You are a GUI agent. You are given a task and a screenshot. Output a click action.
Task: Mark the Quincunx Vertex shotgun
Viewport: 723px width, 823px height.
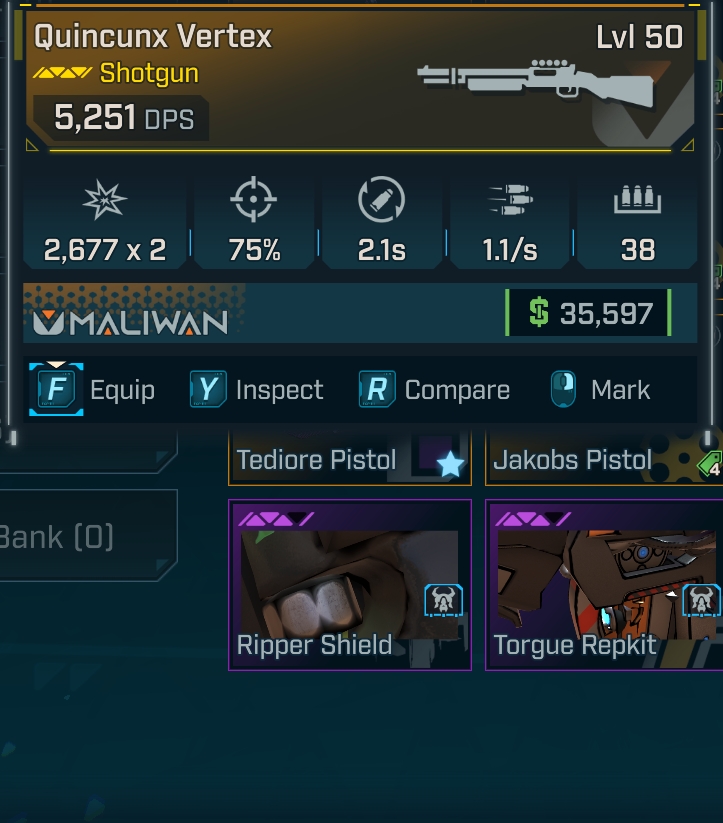[600, 390]
